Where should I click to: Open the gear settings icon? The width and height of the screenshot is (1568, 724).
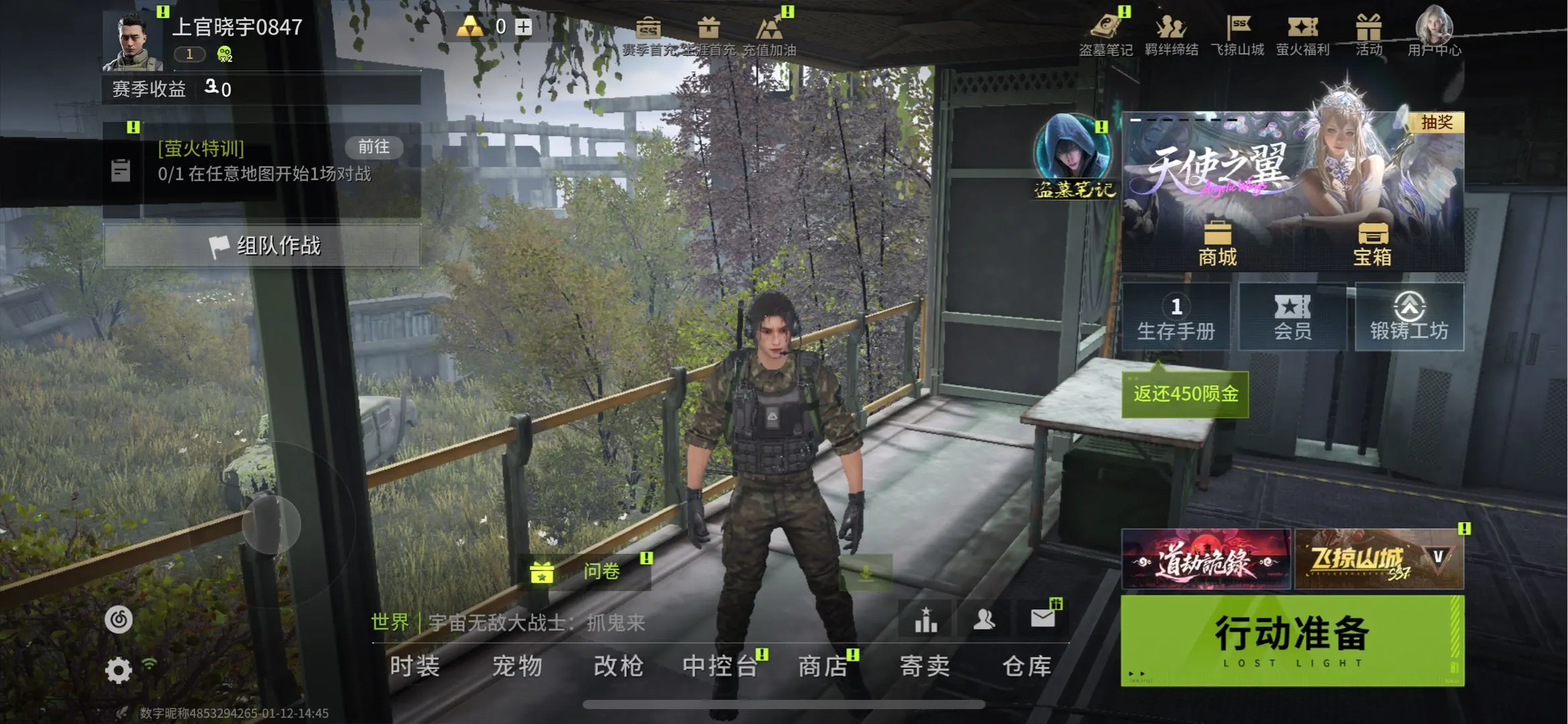[x=119, y=670]
